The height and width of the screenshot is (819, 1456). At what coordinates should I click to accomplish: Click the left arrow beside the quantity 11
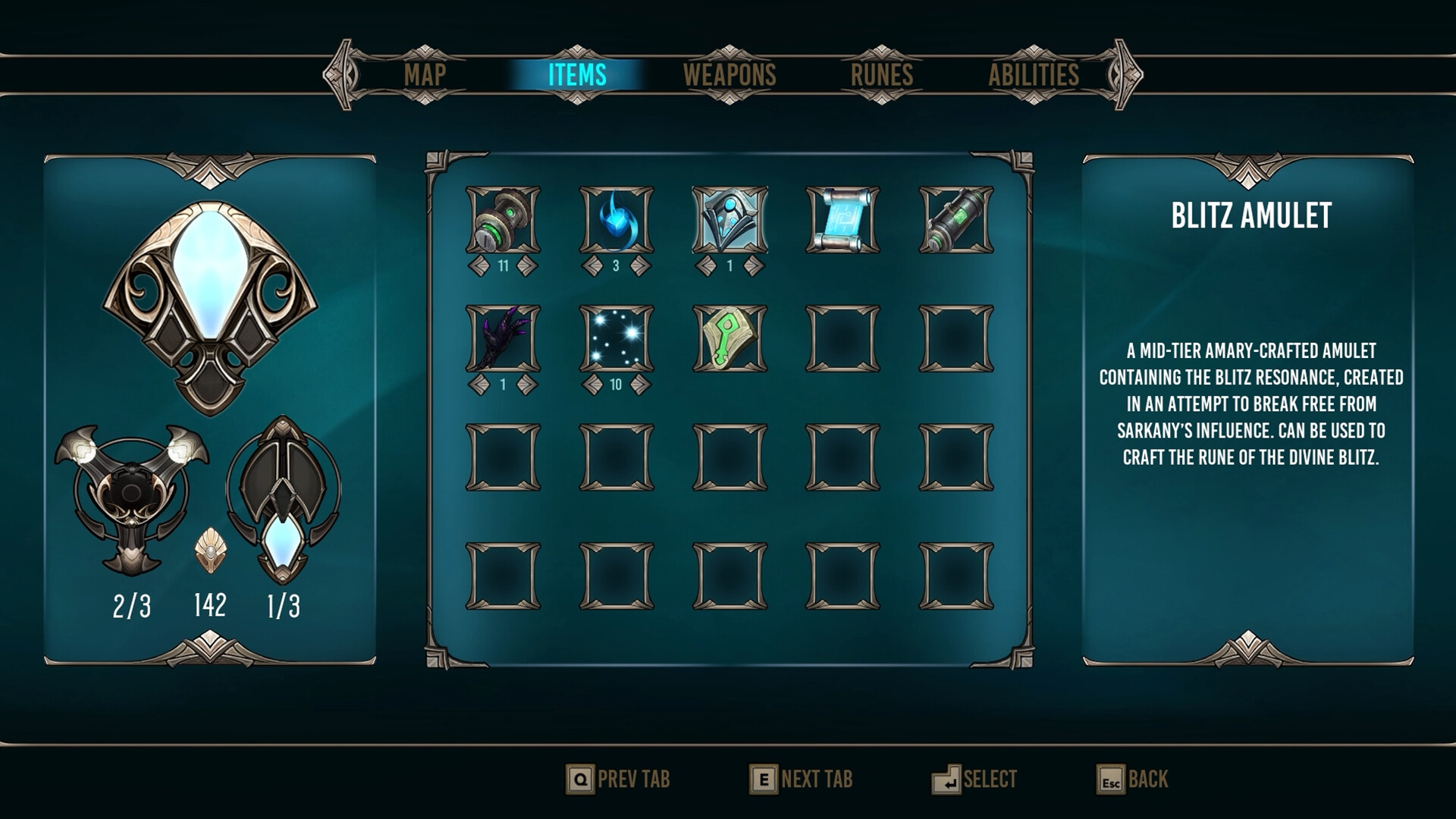[480, 267]
